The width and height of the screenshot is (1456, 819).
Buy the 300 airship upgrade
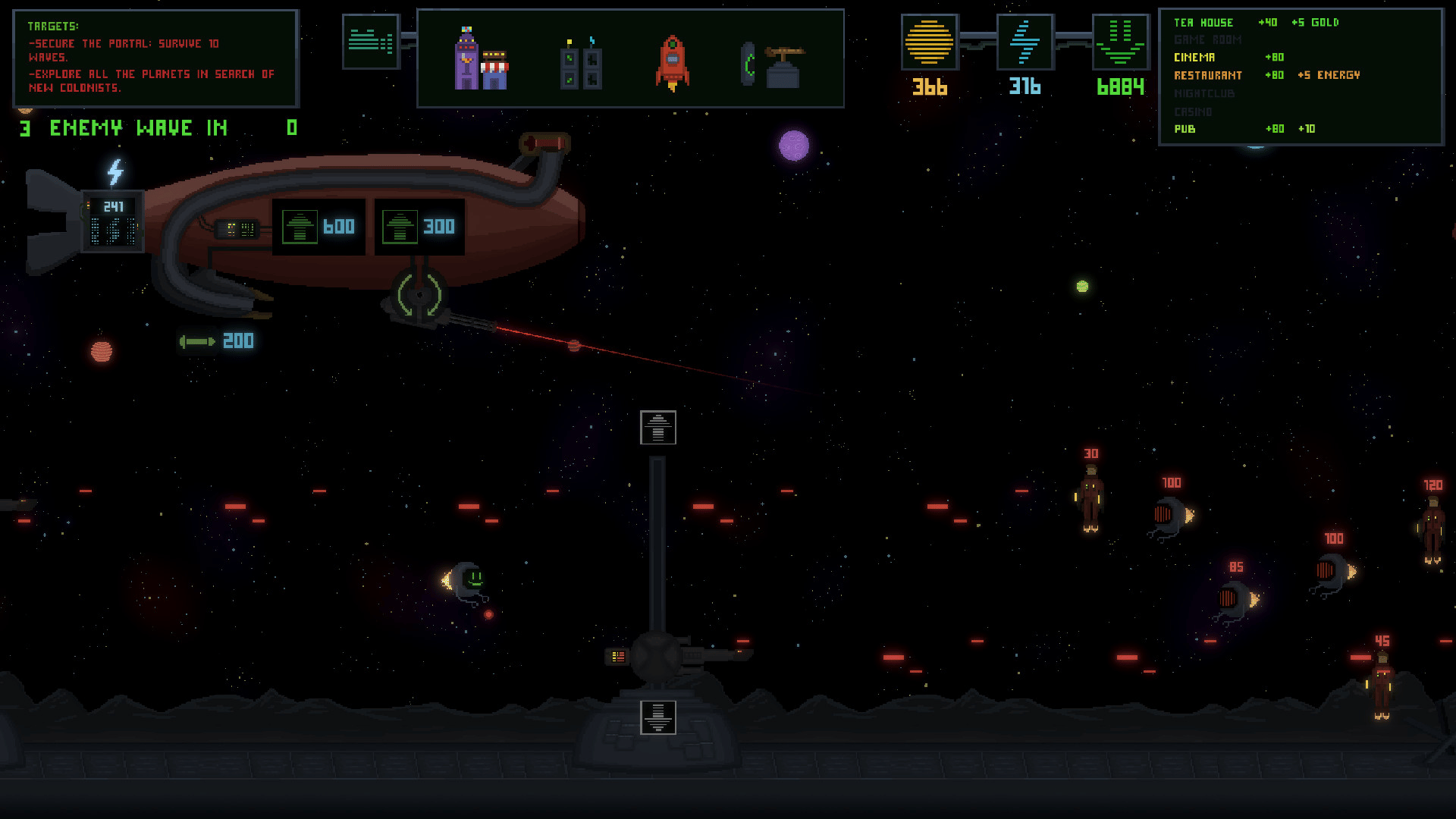pyautogui.click(x=419, y=227)
